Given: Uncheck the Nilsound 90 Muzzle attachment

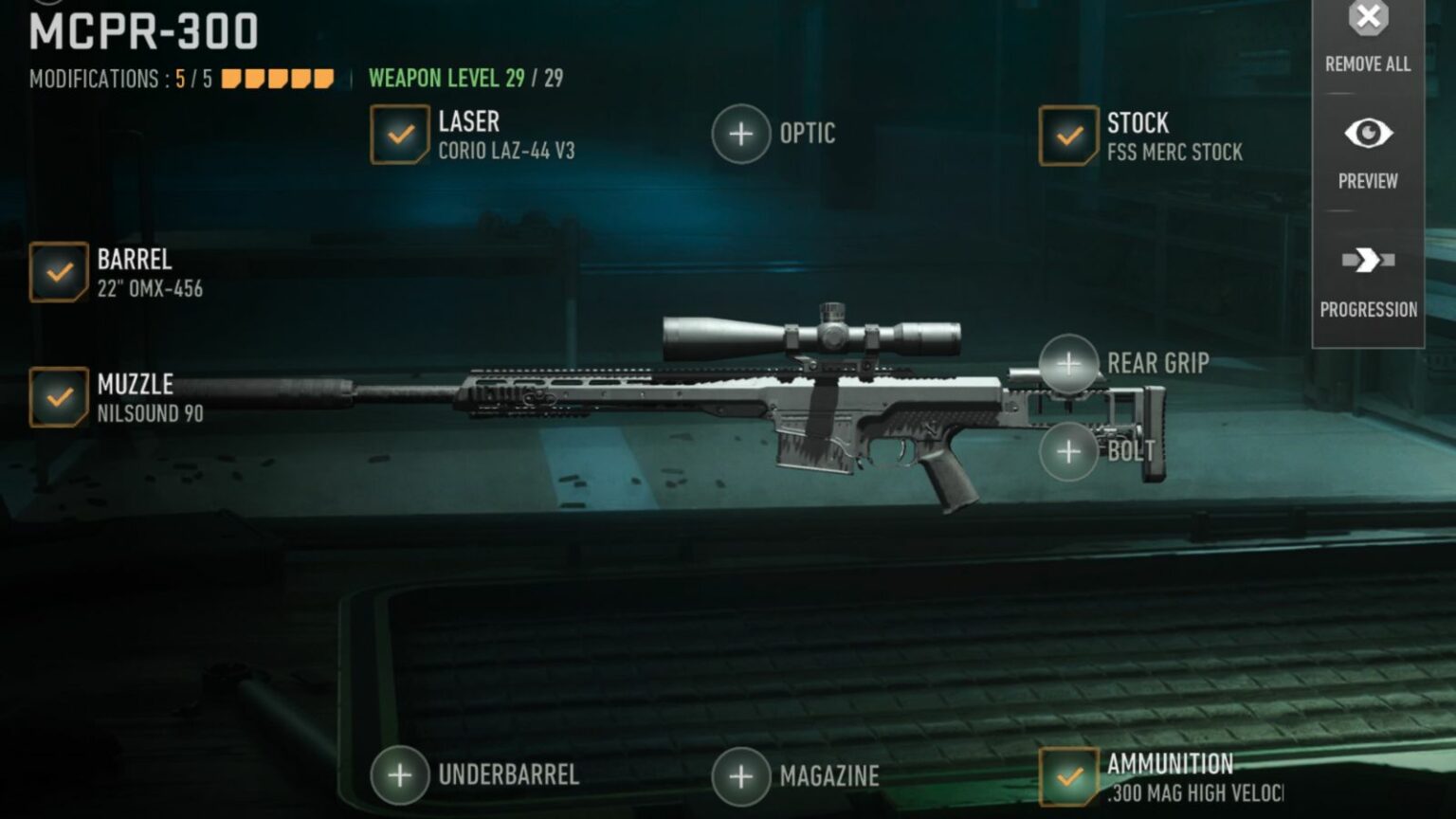Looking at the screenshot, I should (59, 396).
